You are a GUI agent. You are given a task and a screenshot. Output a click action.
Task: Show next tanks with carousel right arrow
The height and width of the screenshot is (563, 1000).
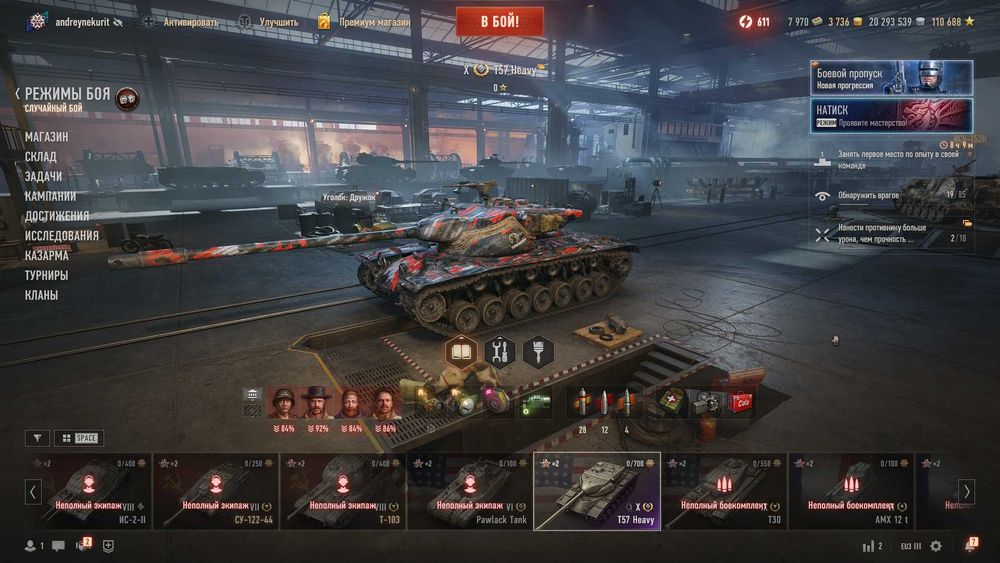pos(966,491)
